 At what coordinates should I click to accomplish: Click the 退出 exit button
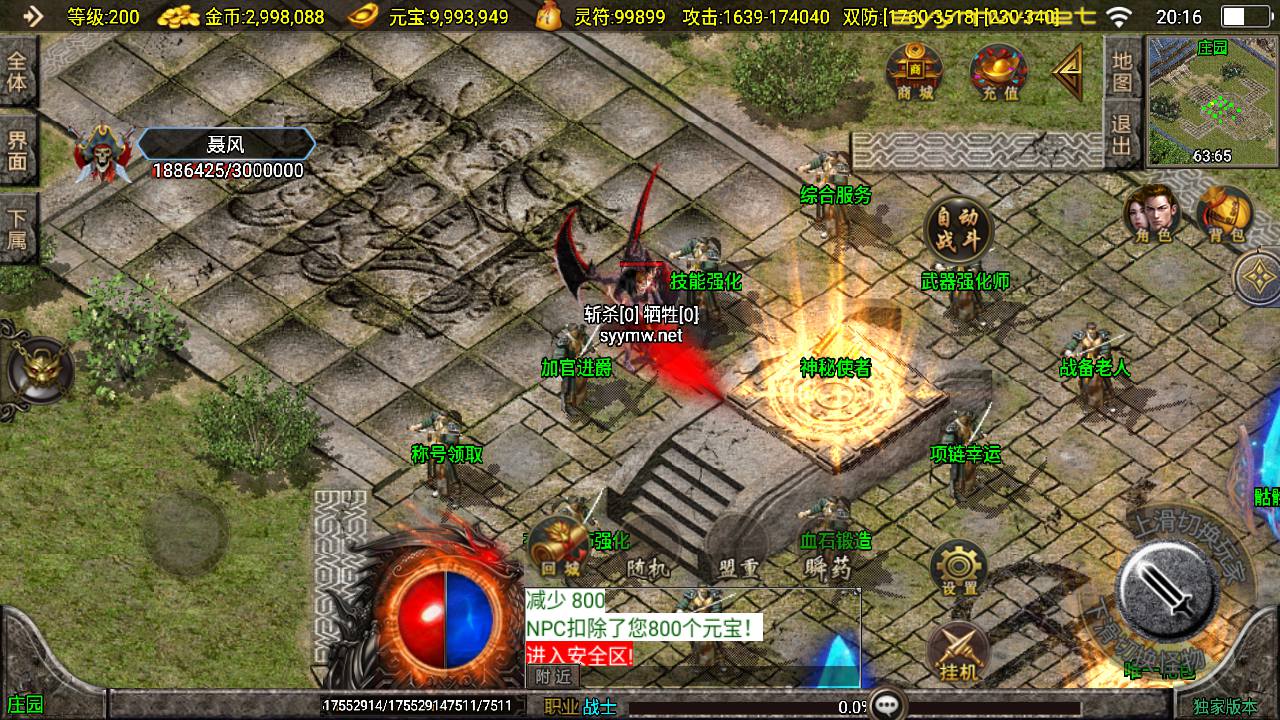pyautogui.click(x=1122, y=137)
